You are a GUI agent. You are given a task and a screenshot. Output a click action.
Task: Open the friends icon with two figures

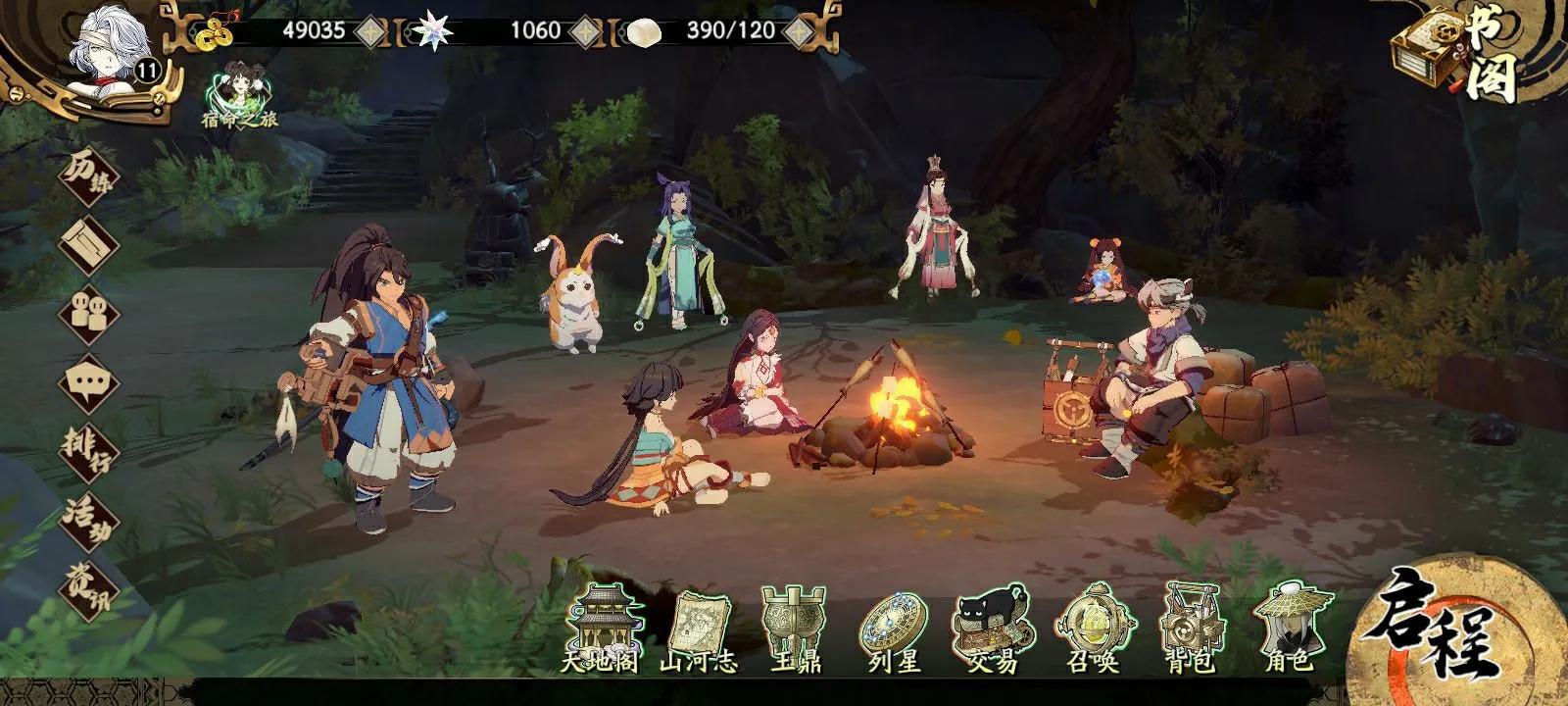point(88,312)
